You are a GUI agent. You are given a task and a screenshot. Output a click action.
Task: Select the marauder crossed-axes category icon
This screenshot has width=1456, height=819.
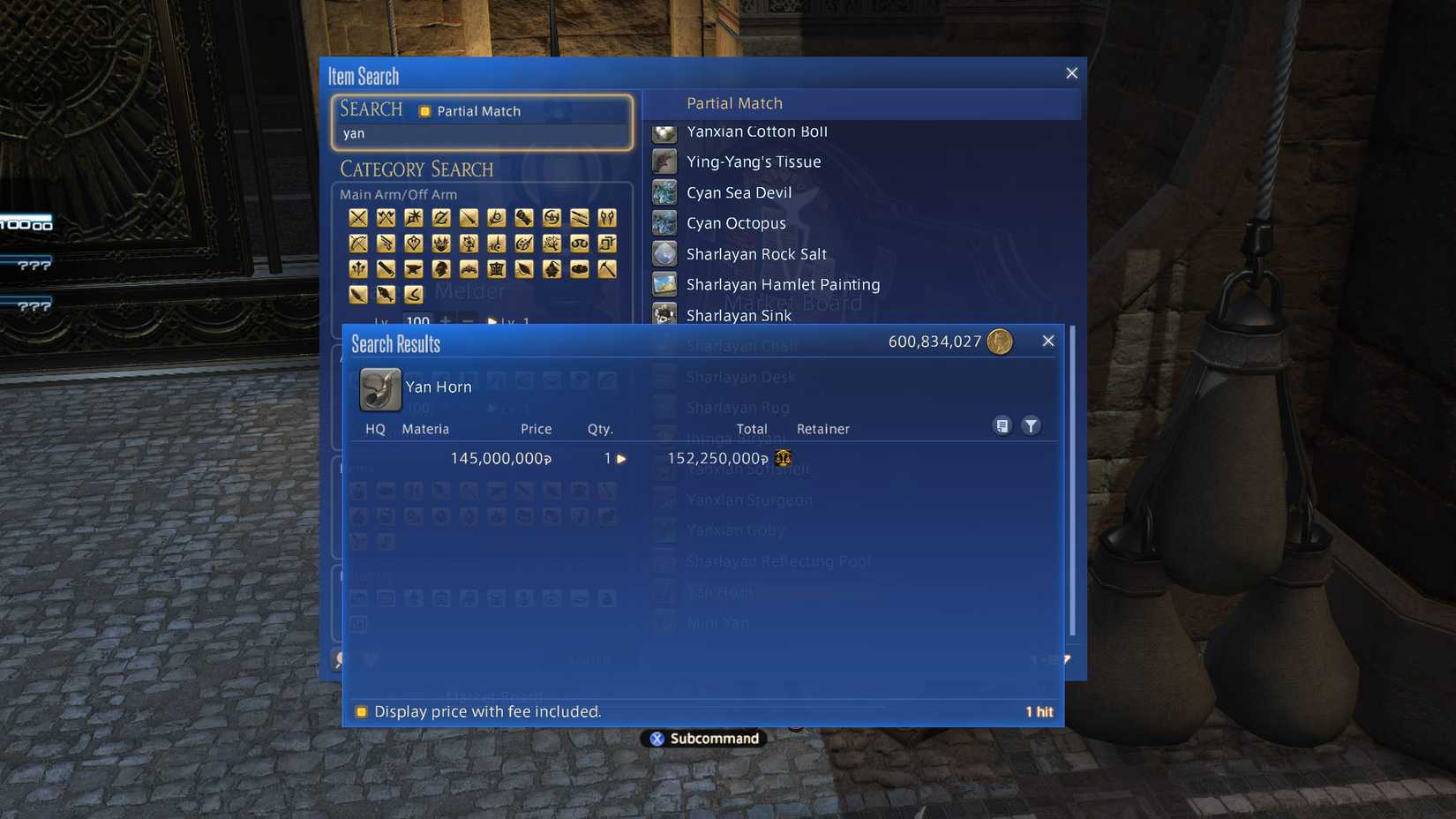[x=386, y=218]
